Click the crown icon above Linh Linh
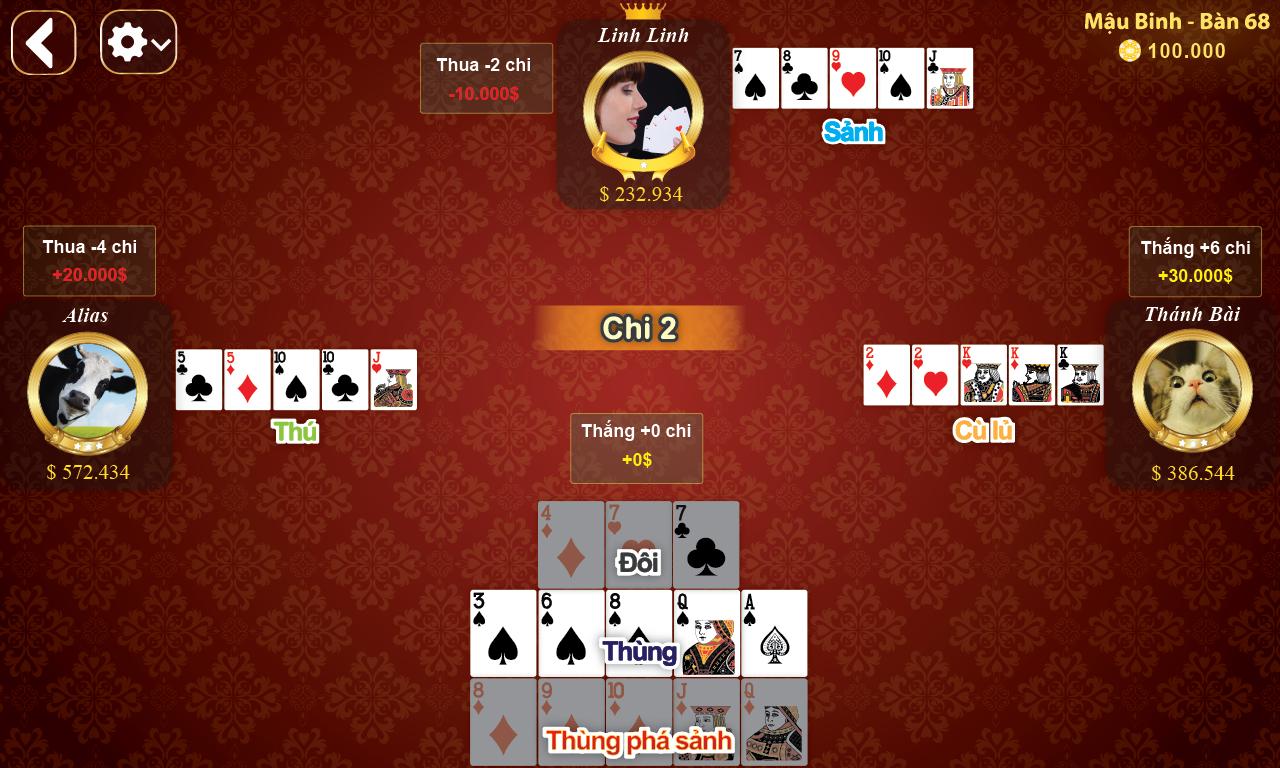This screenshot has height=768, width=1280. [x=643, y=9]
